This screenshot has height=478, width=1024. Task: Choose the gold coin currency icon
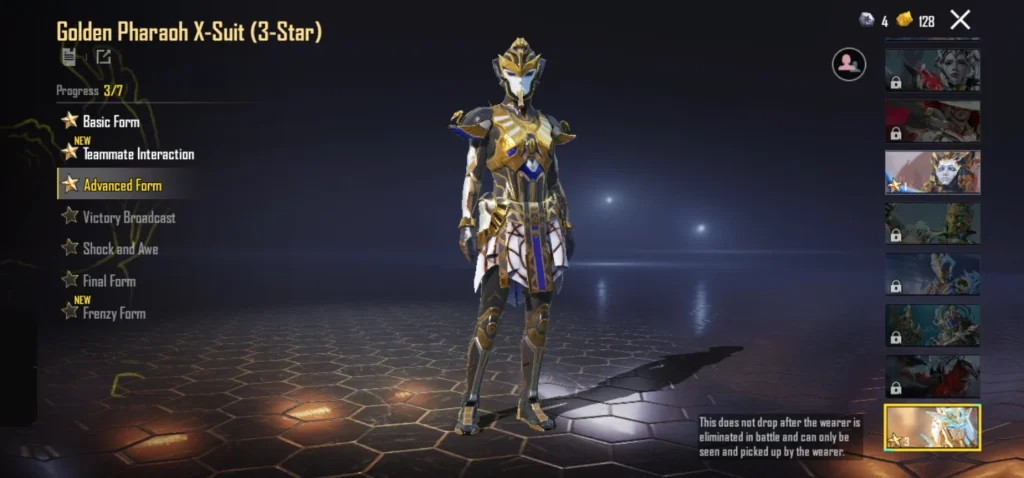tap(905, 20)
